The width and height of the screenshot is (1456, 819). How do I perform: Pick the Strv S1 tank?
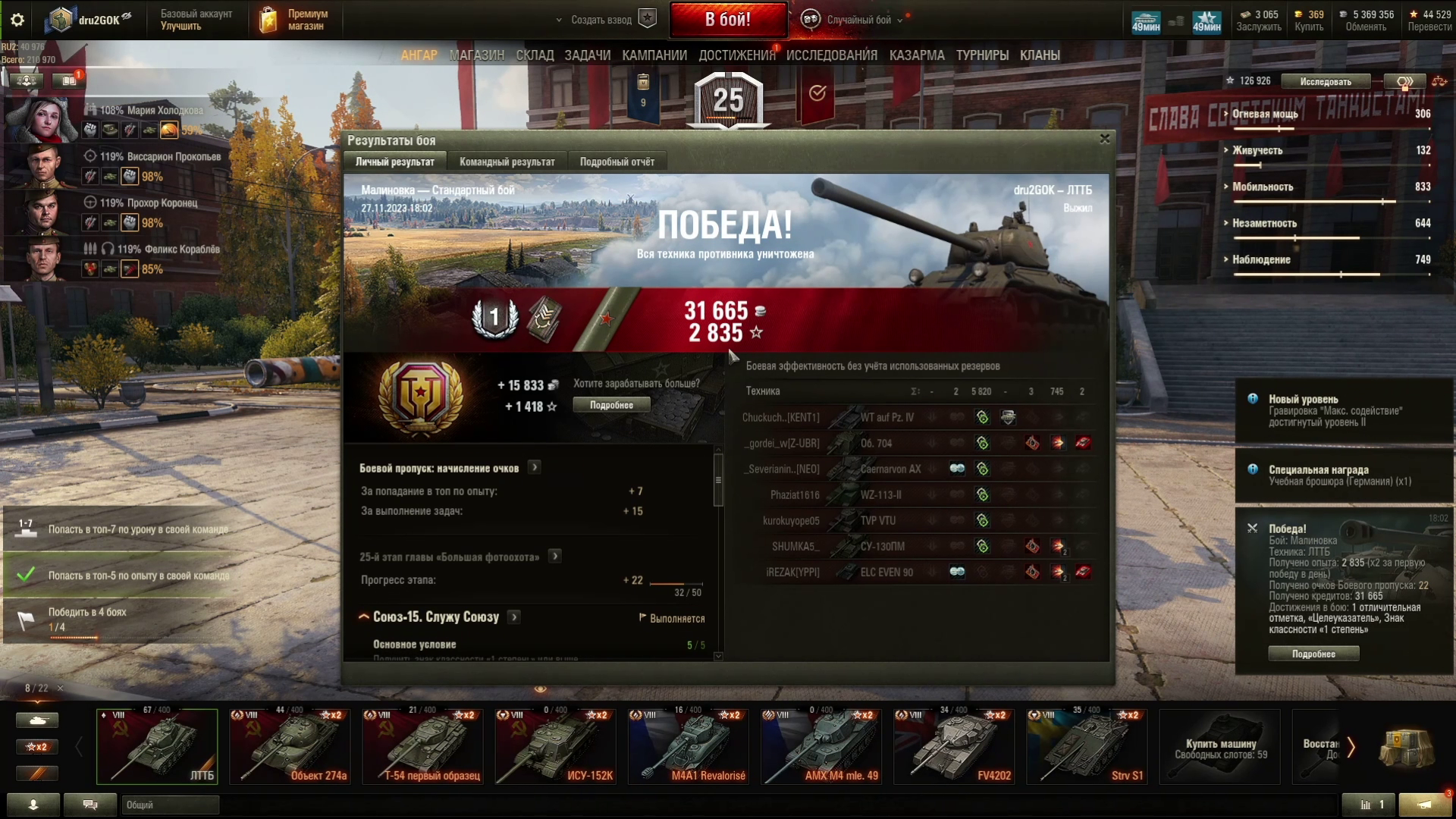(x=1086, y=746)
